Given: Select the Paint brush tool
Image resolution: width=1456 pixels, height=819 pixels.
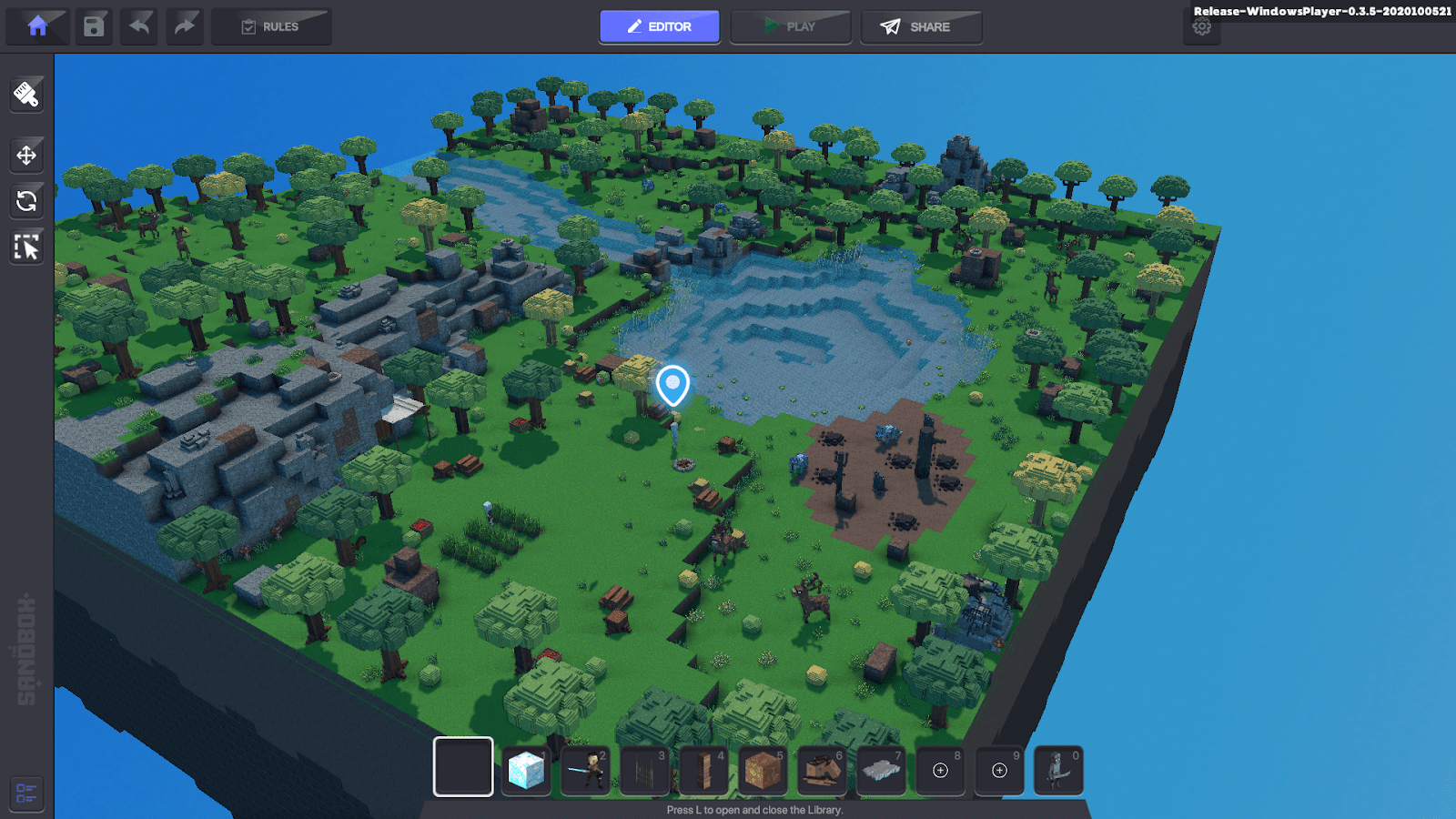Looking at the screenshot, I should [x=26, y=95].
